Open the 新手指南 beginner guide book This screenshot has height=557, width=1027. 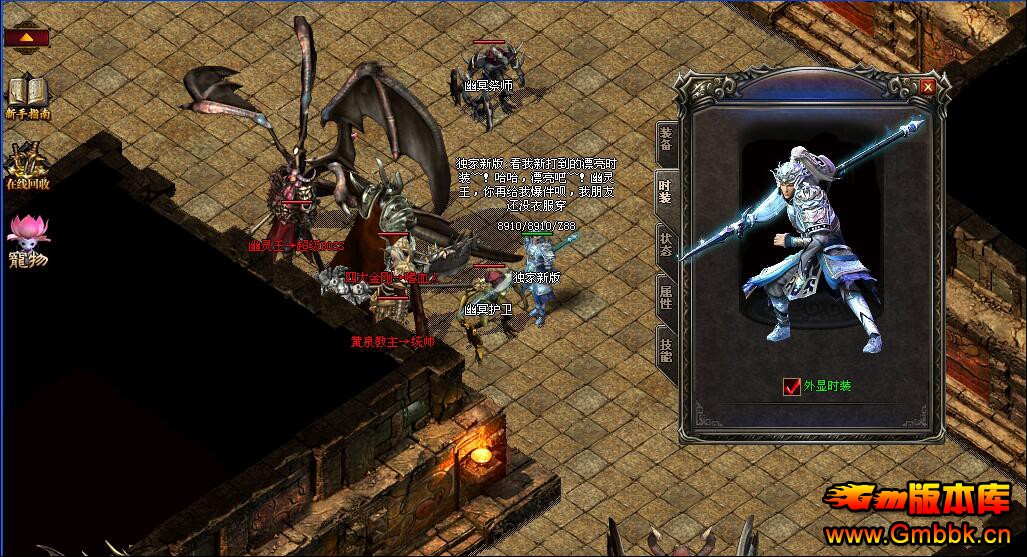pyautogui.click(x=28, y=95)
